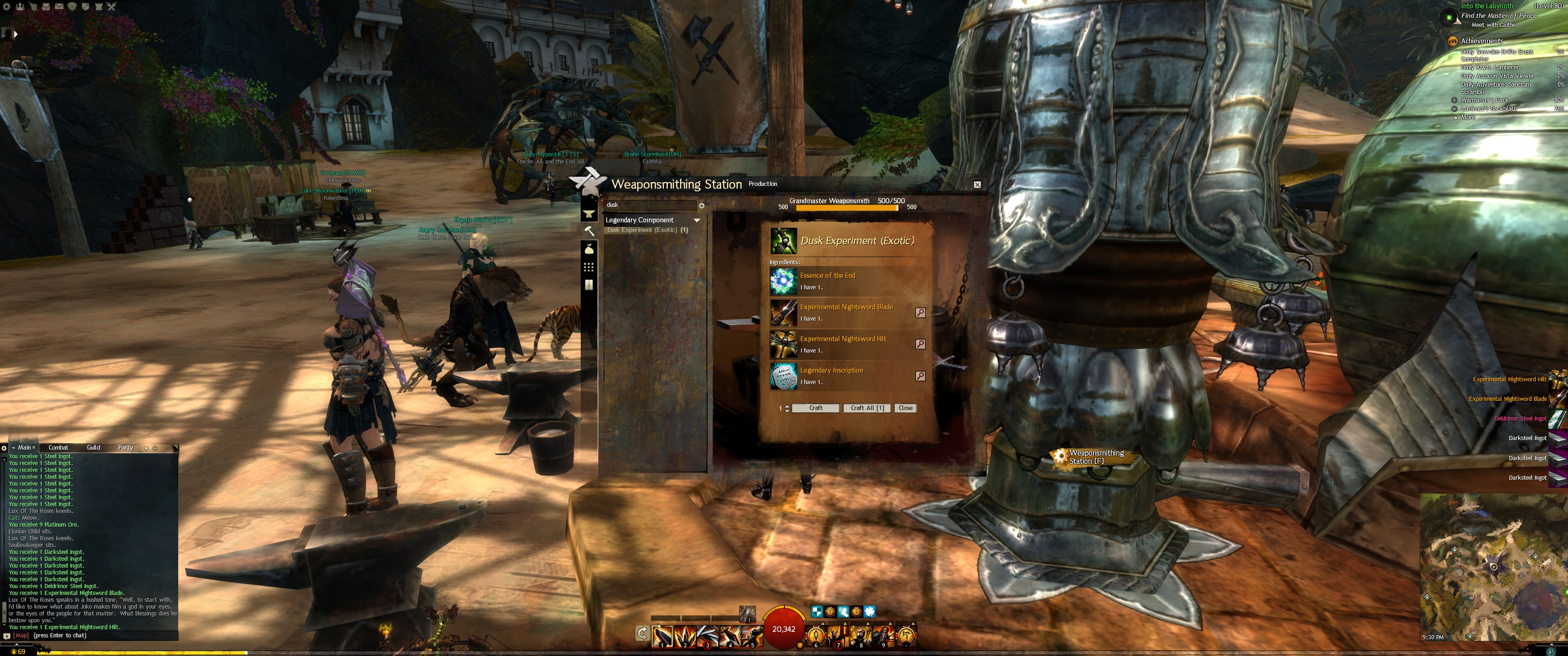Viewport: 1568px width, 656px height.
Task: Craft the Dusk Experiment
Action: (815, 408)
